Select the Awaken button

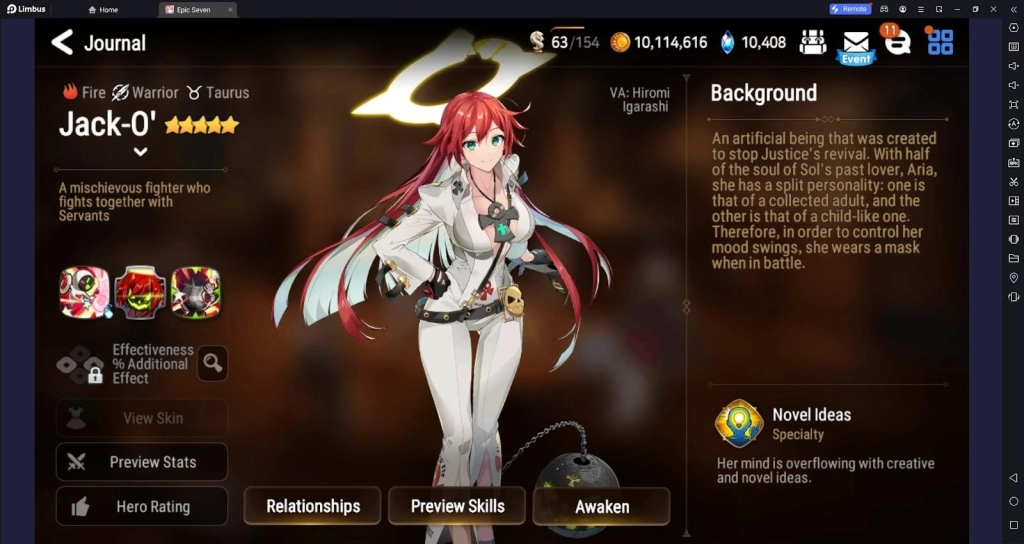[x=601, y=506]
